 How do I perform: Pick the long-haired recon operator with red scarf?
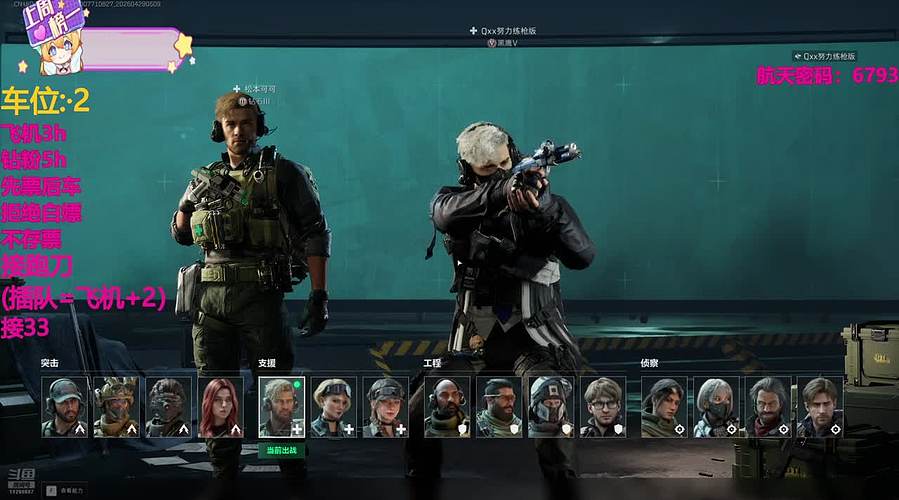pyautogui.click(x=768, y=407)
